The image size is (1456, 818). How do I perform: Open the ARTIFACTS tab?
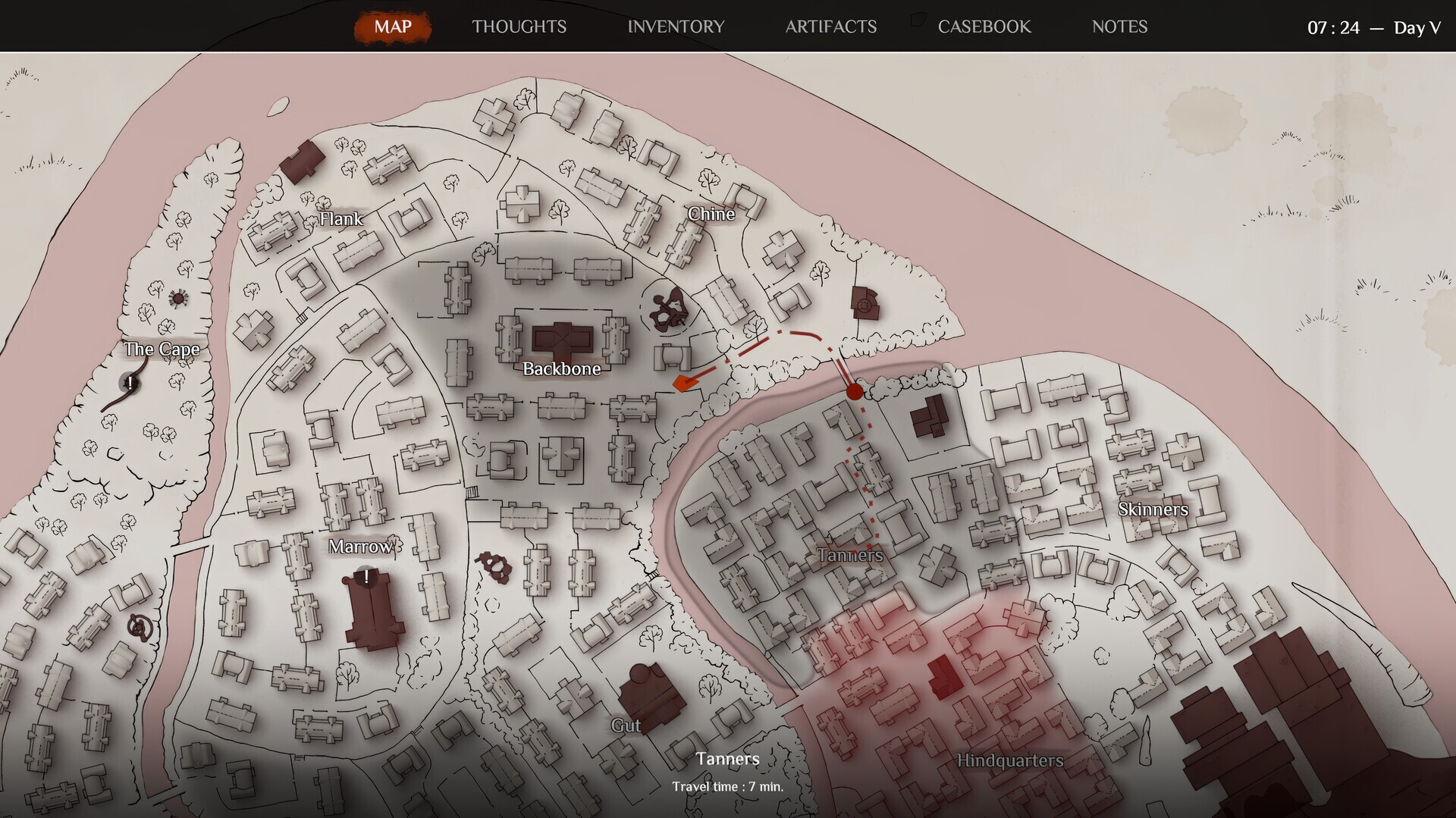pos(832,27)
